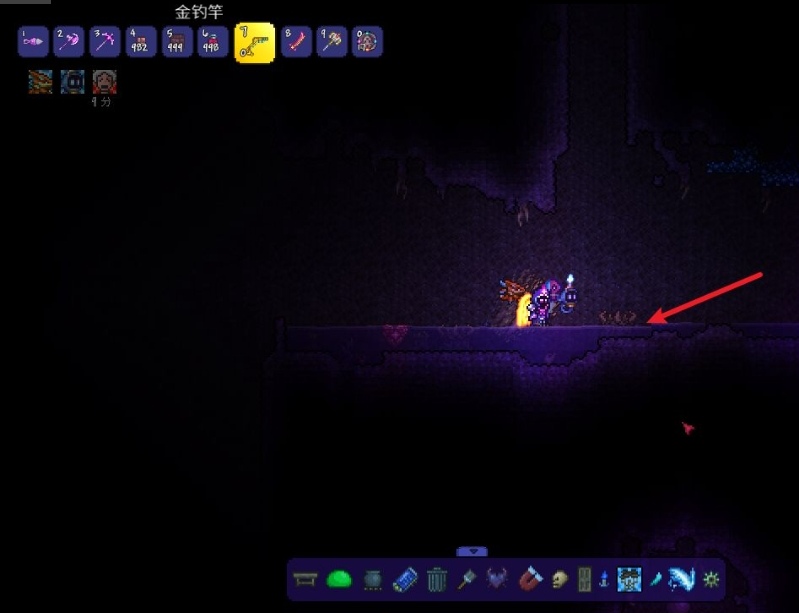The image size is (799, 613).
Task: Select the golden fishing rod hotbar slot
Action: pyautogui.click(x=254, y=43)
